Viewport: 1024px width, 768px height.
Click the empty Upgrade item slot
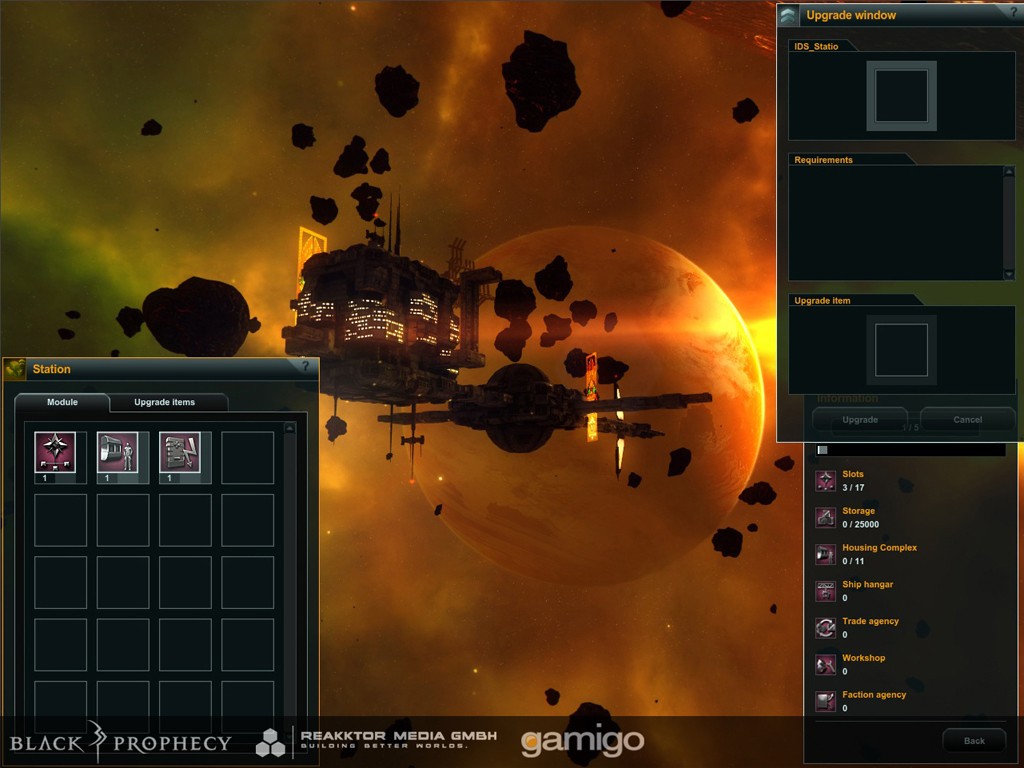[901, 350]
